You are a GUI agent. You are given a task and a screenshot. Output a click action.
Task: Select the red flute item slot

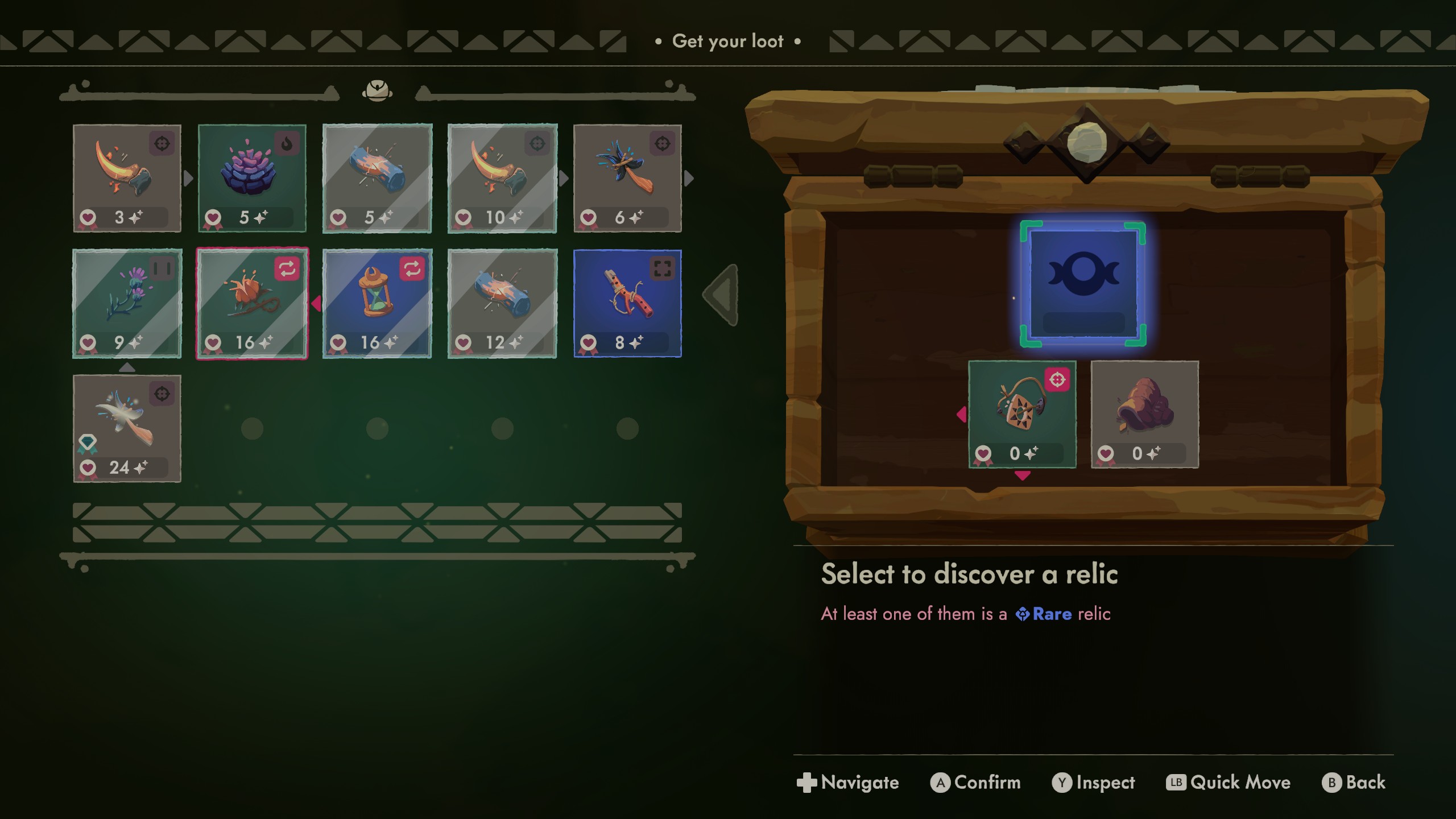(x=627, y=303)
